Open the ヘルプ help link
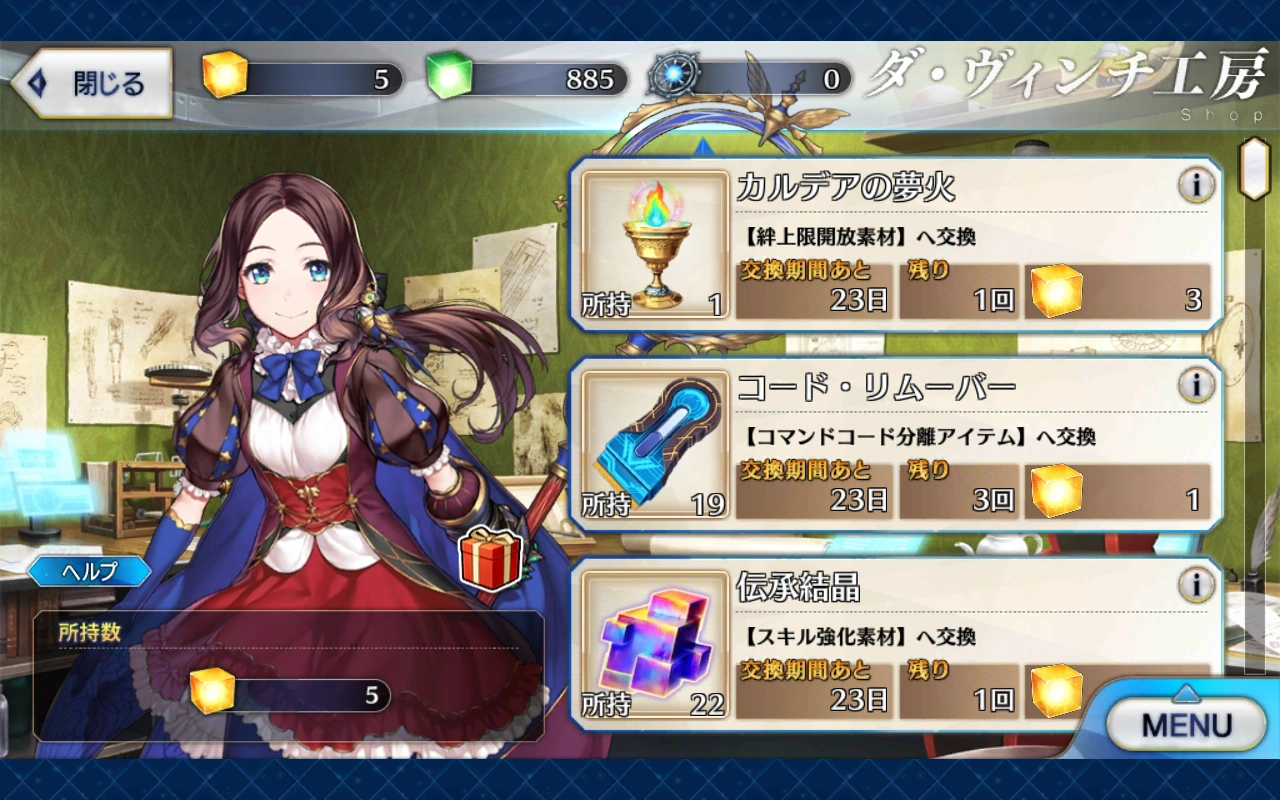 point(88,571)
